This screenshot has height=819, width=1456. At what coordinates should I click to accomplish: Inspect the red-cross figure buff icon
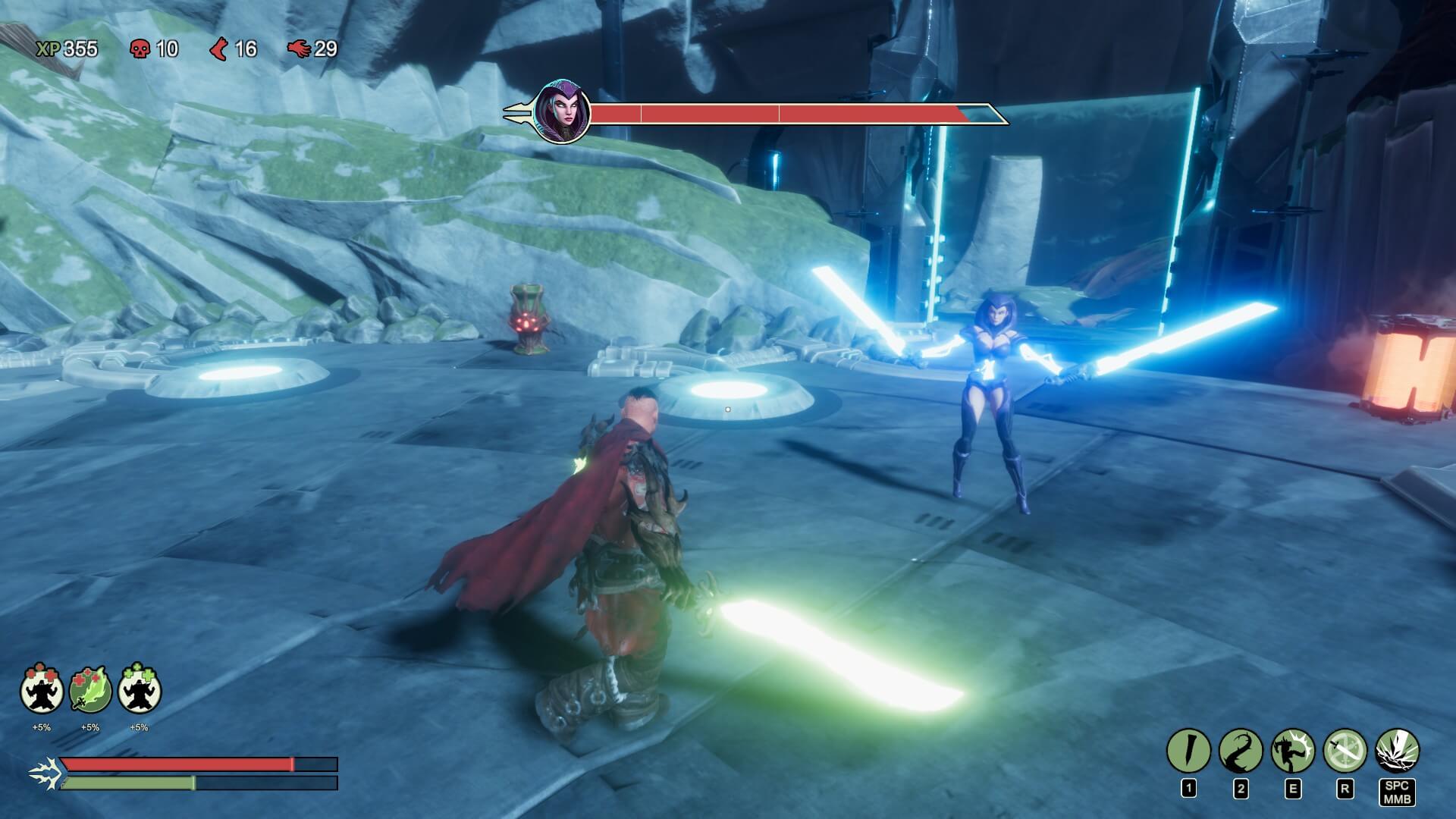(42, 690)
